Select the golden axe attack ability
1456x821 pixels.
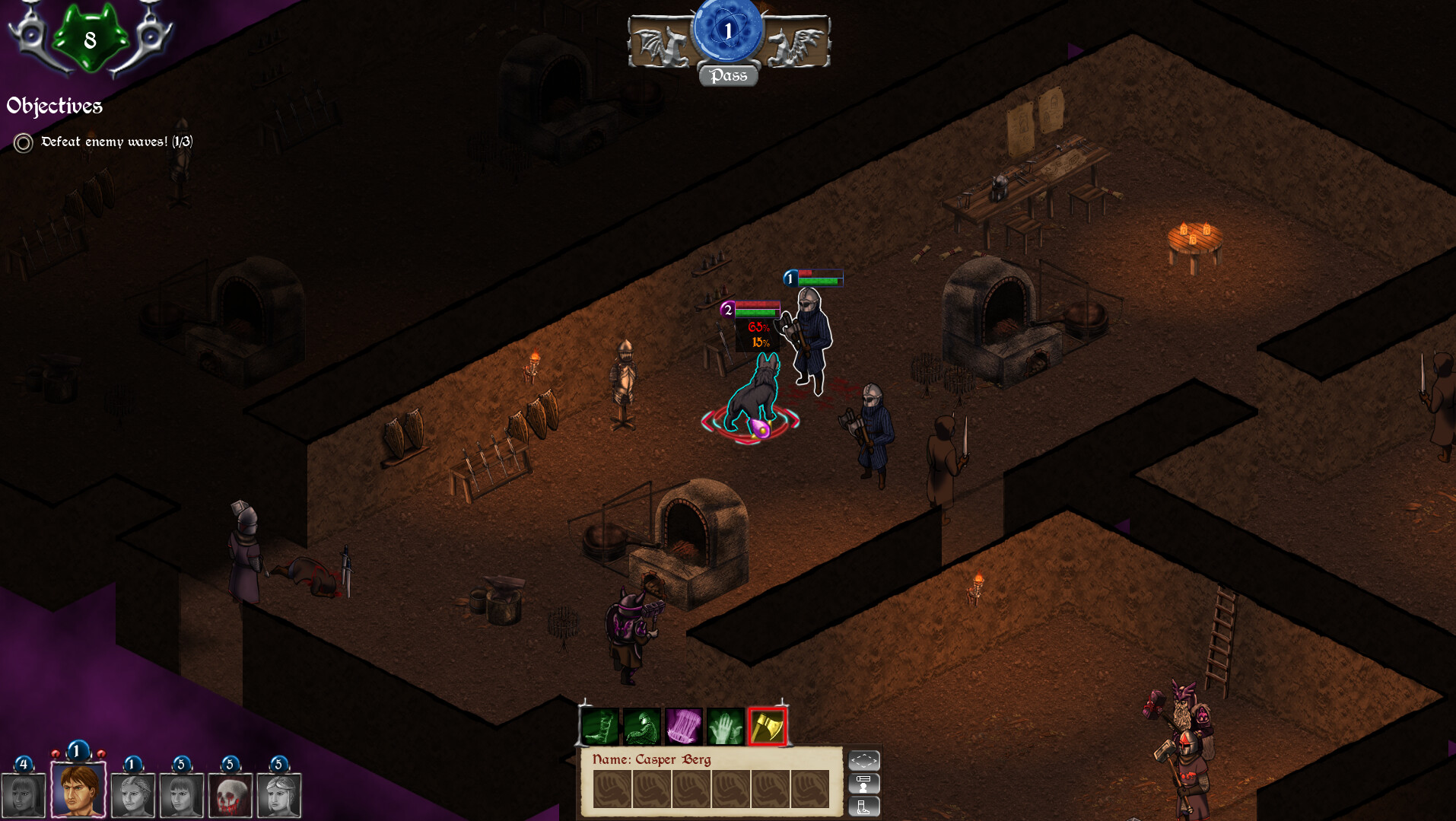pyautogui.click(x=768, y=724)
